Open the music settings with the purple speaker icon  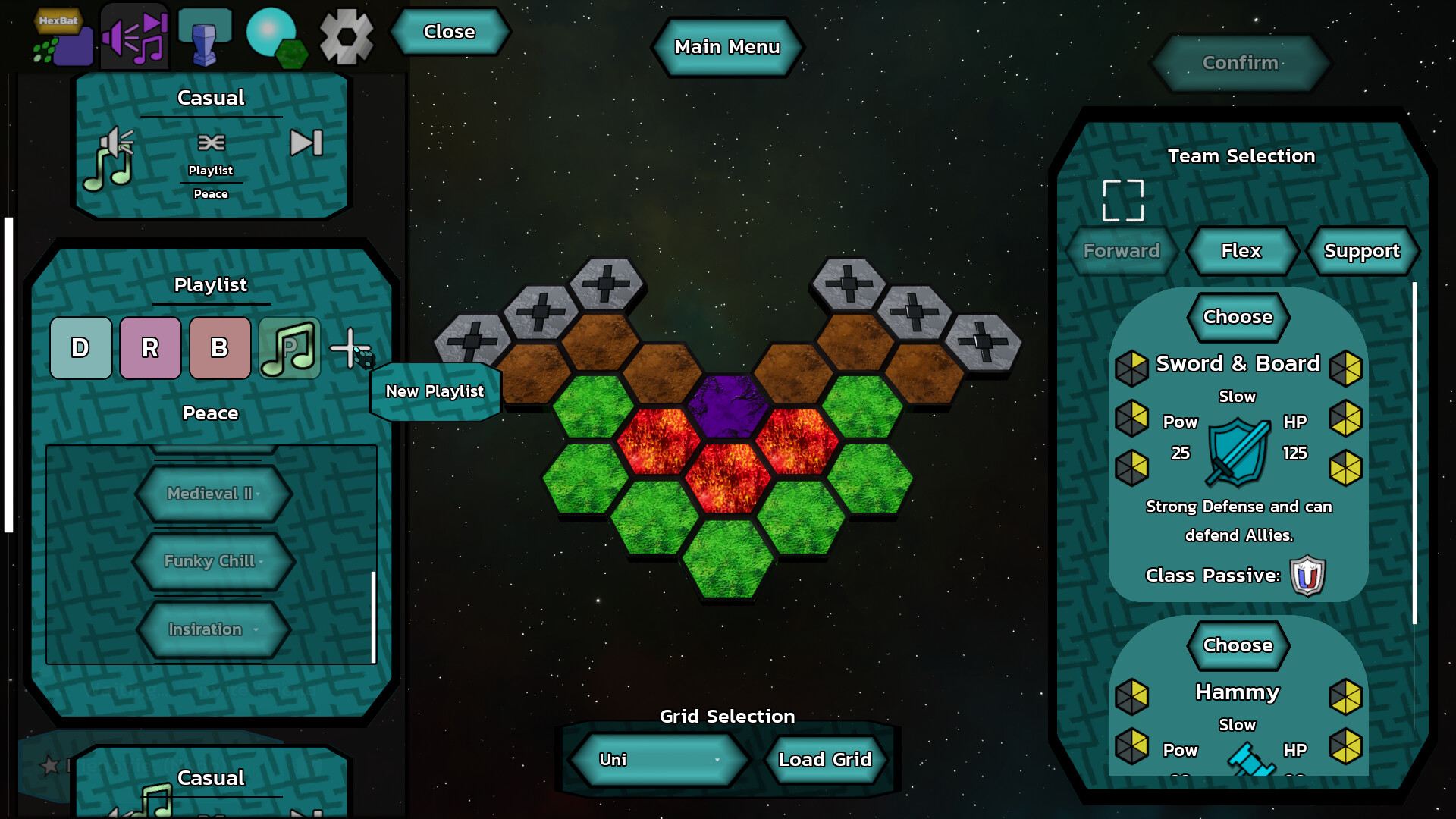tap(133, 36)
